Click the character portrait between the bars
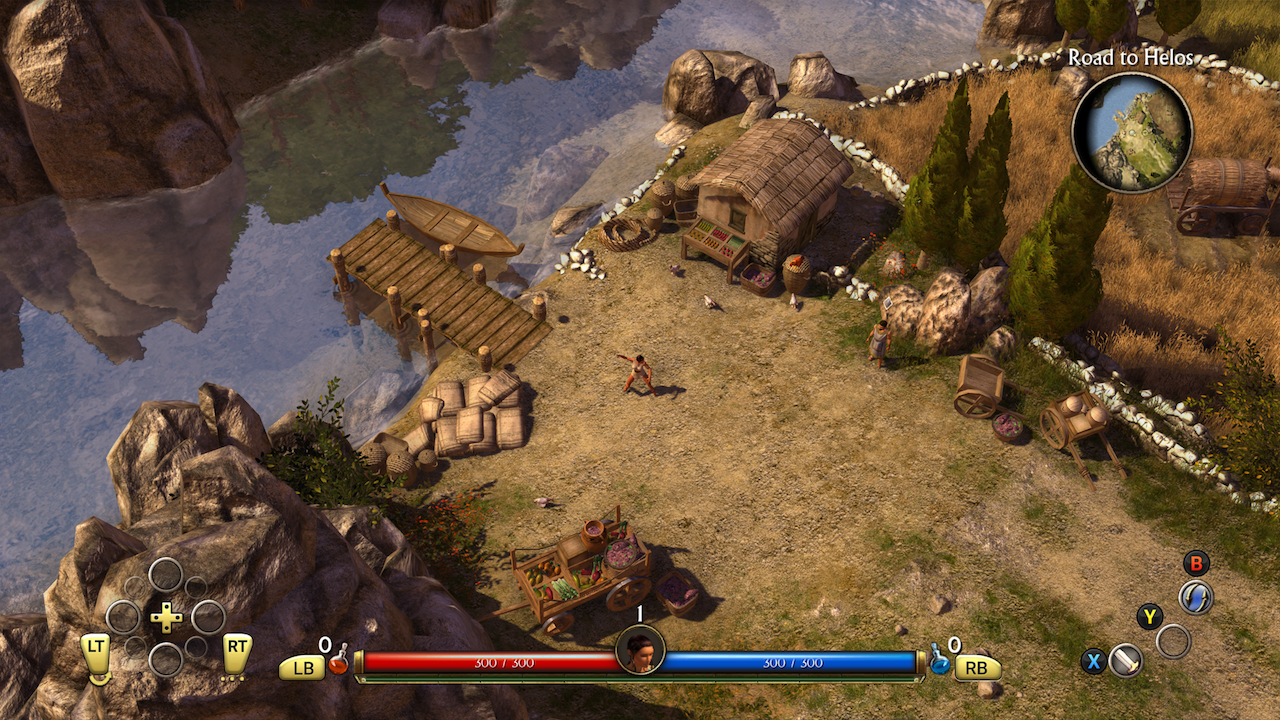The image size is (1280, 720). [640, 650]
